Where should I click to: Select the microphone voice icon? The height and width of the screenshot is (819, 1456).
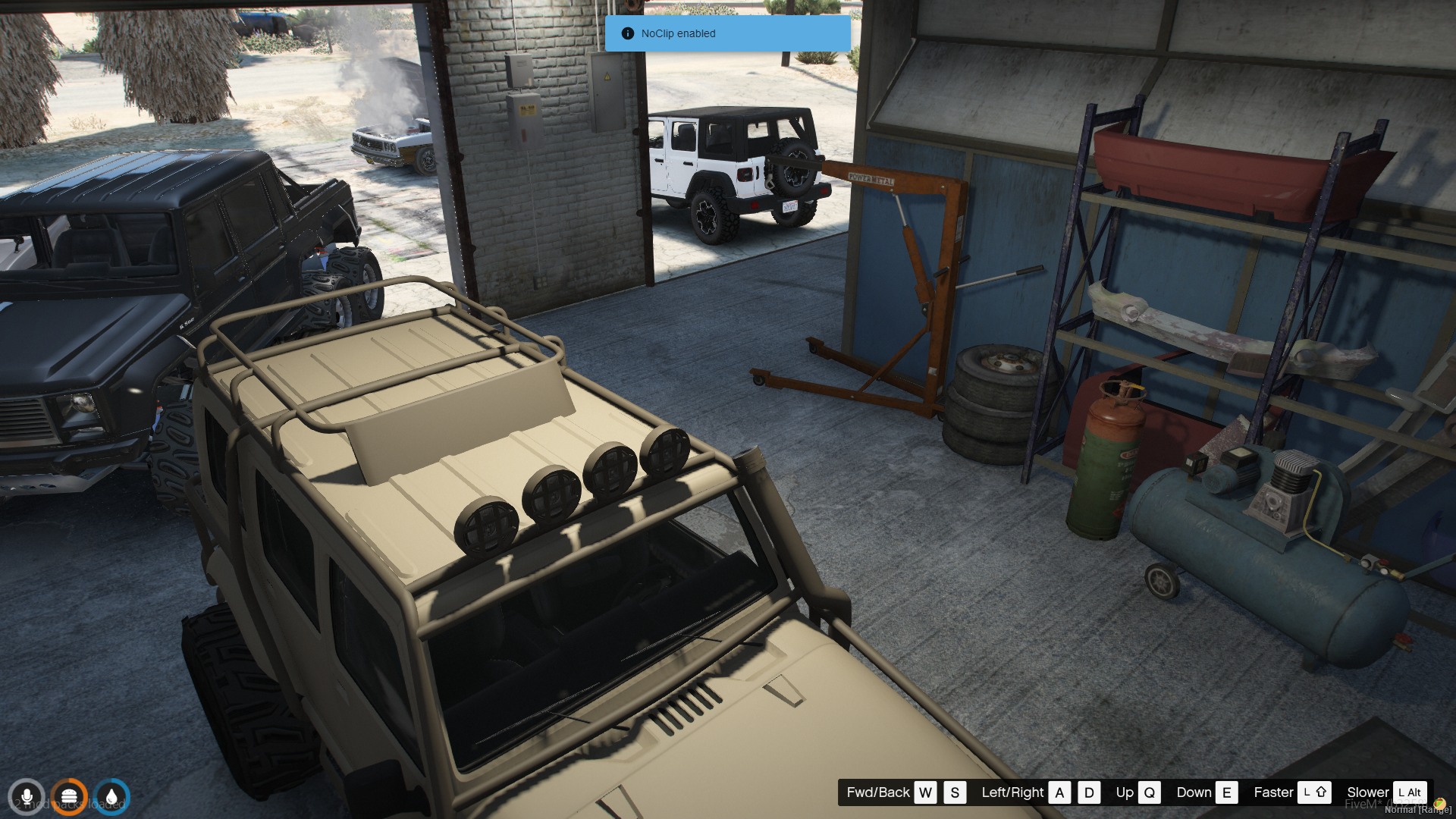(x=27, y=797)
